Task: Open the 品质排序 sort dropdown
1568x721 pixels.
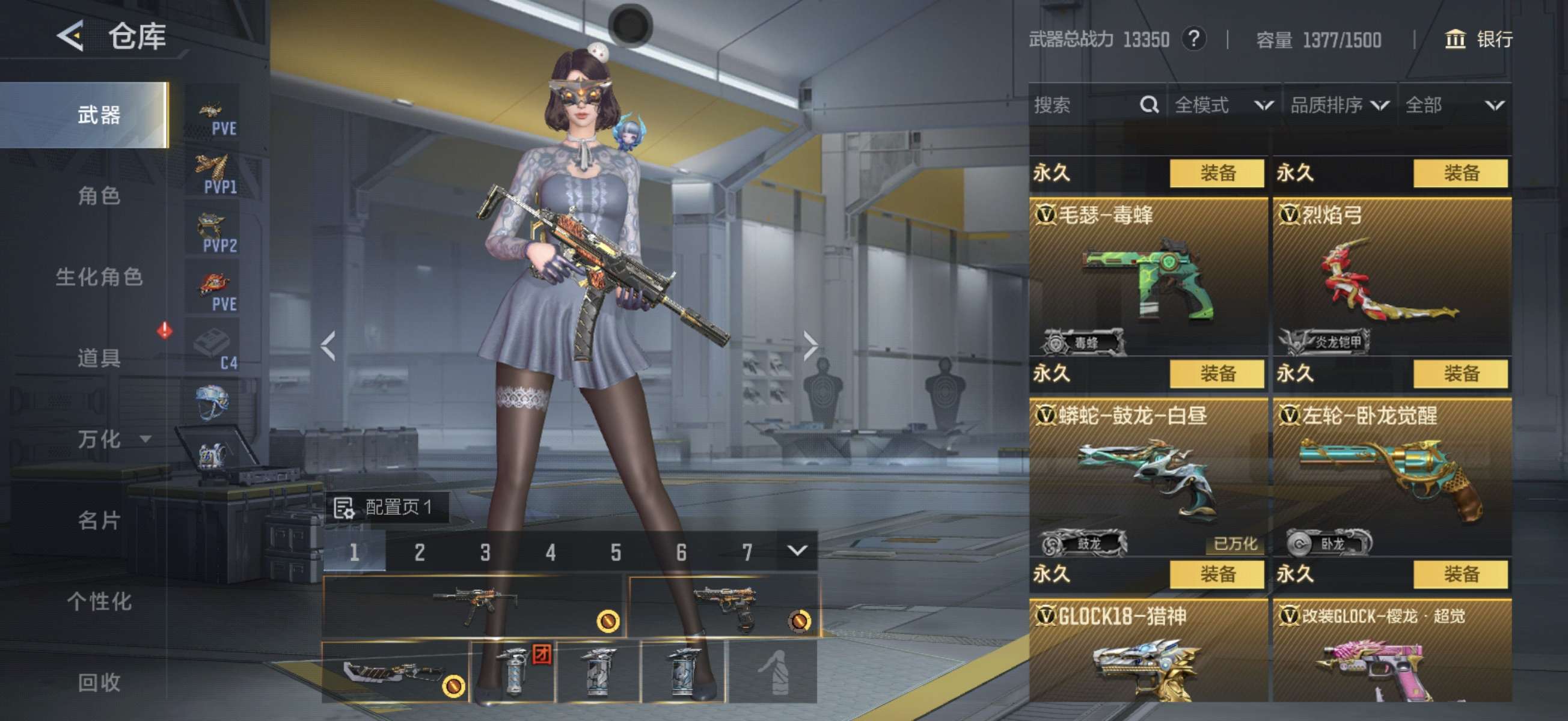Action: 1339,105
